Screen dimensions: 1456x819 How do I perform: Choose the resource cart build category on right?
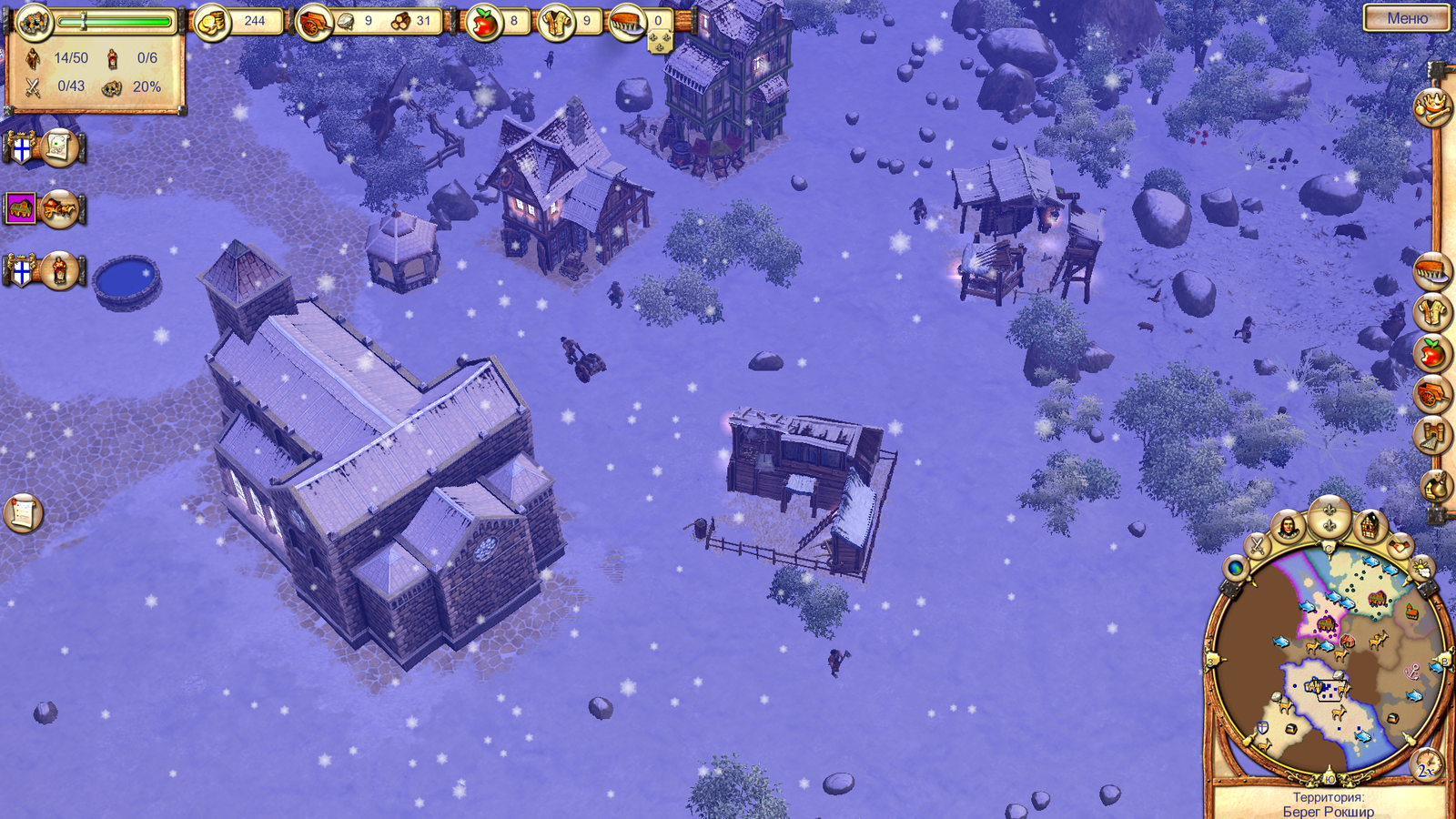point(1431,394)
